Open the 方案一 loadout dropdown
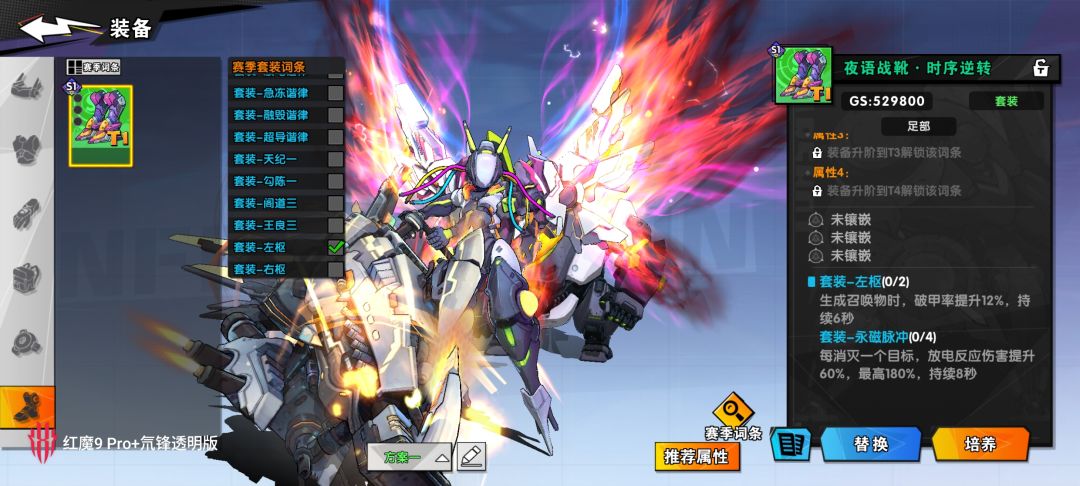The width and height of the screenshot is (1080, 486). (x=416, y=457)
